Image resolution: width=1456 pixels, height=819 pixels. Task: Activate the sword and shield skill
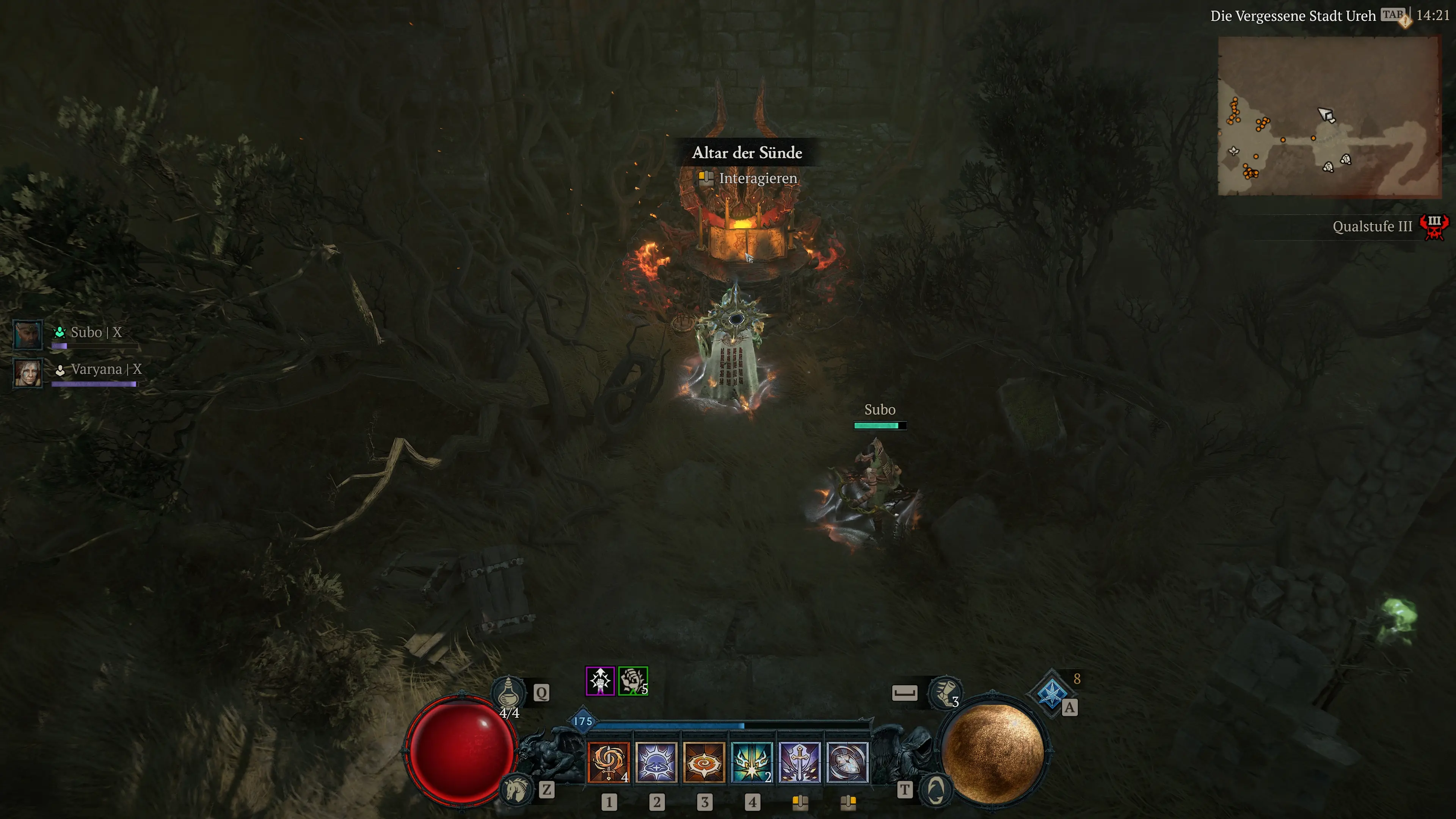point(799,762)
